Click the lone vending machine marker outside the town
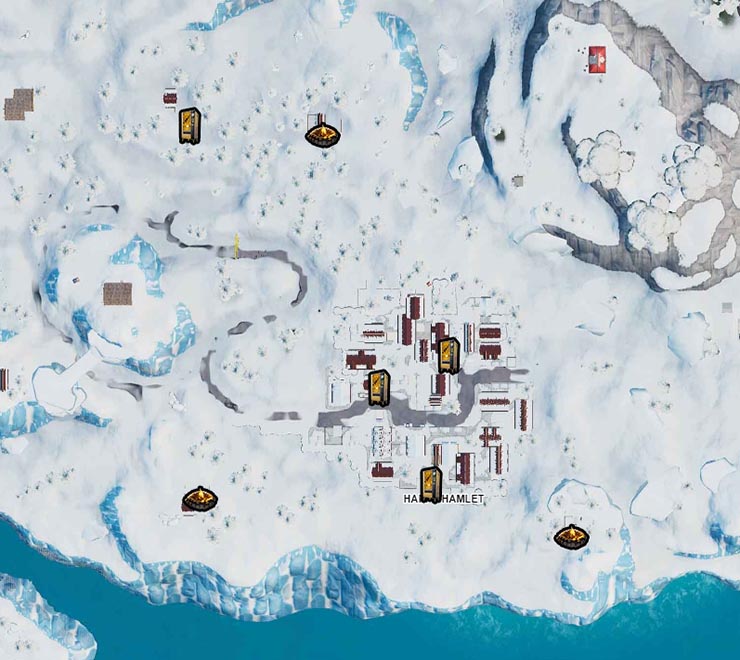This screenshot has height=660, width=740. [x=189, y=126]
